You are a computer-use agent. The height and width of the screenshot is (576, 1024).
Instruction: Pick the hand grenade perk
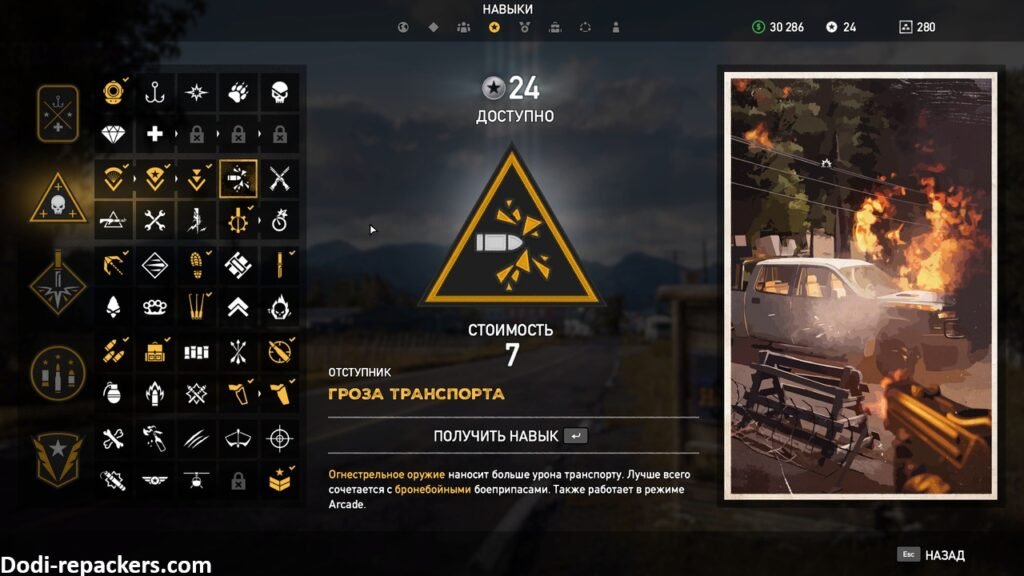tap(113, 392)
